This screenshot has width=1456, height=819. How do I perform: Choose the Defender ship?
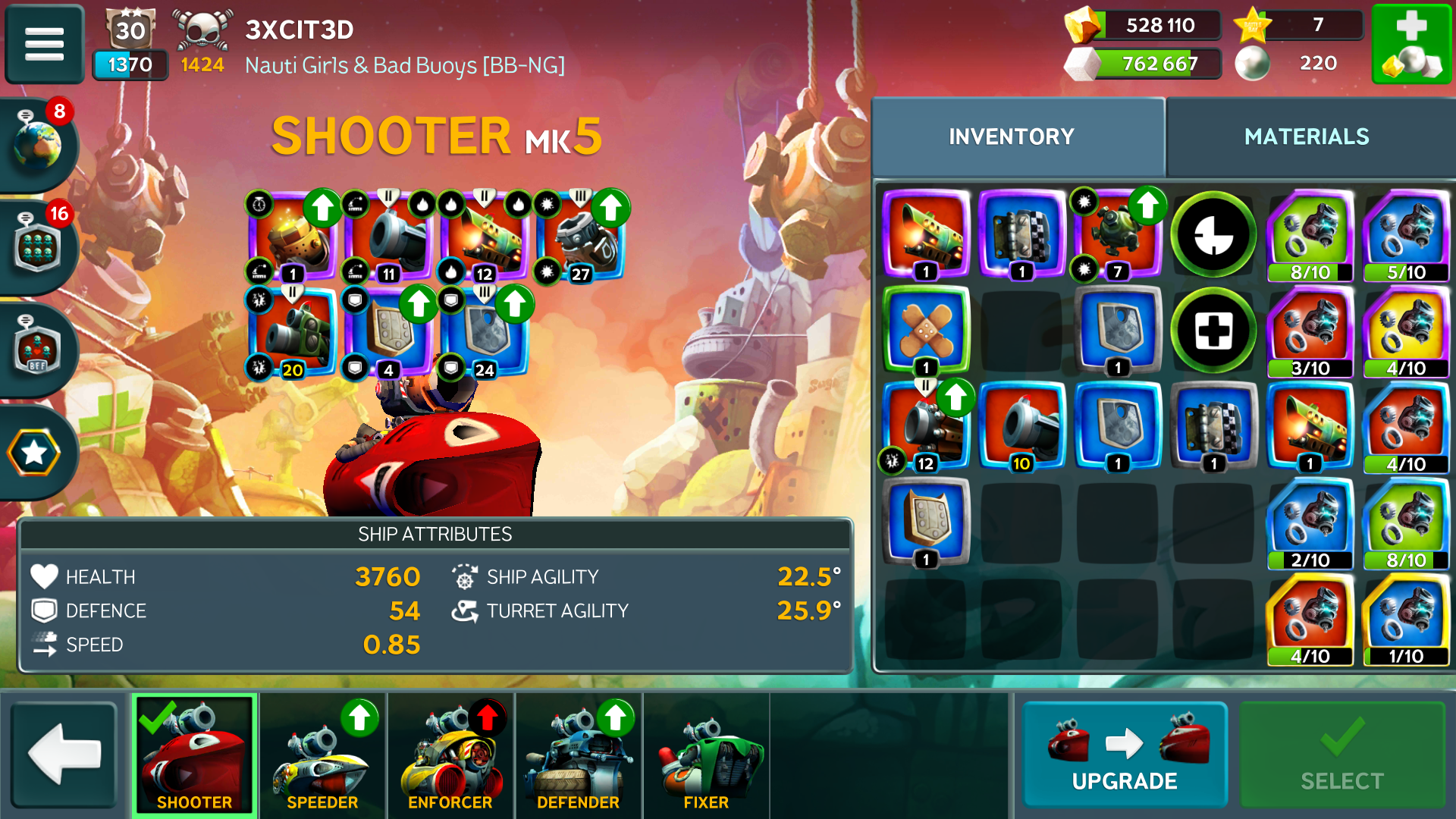click(x=578, y=755)
